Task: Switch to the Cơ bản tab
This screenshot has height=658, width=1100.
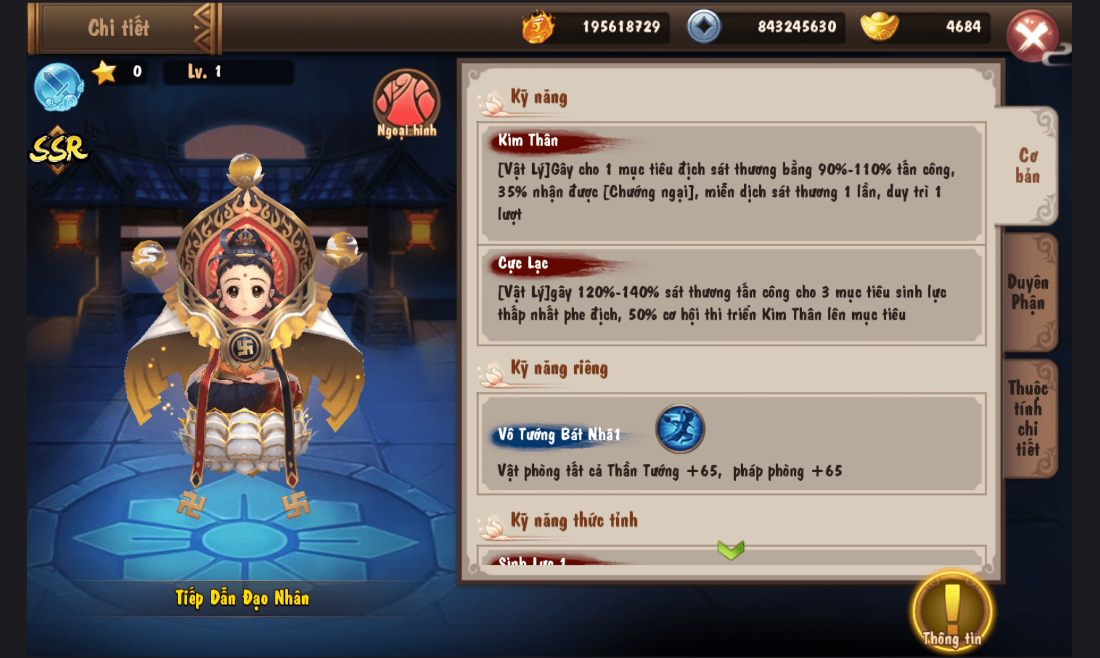Action: (x=1027, y=166)
